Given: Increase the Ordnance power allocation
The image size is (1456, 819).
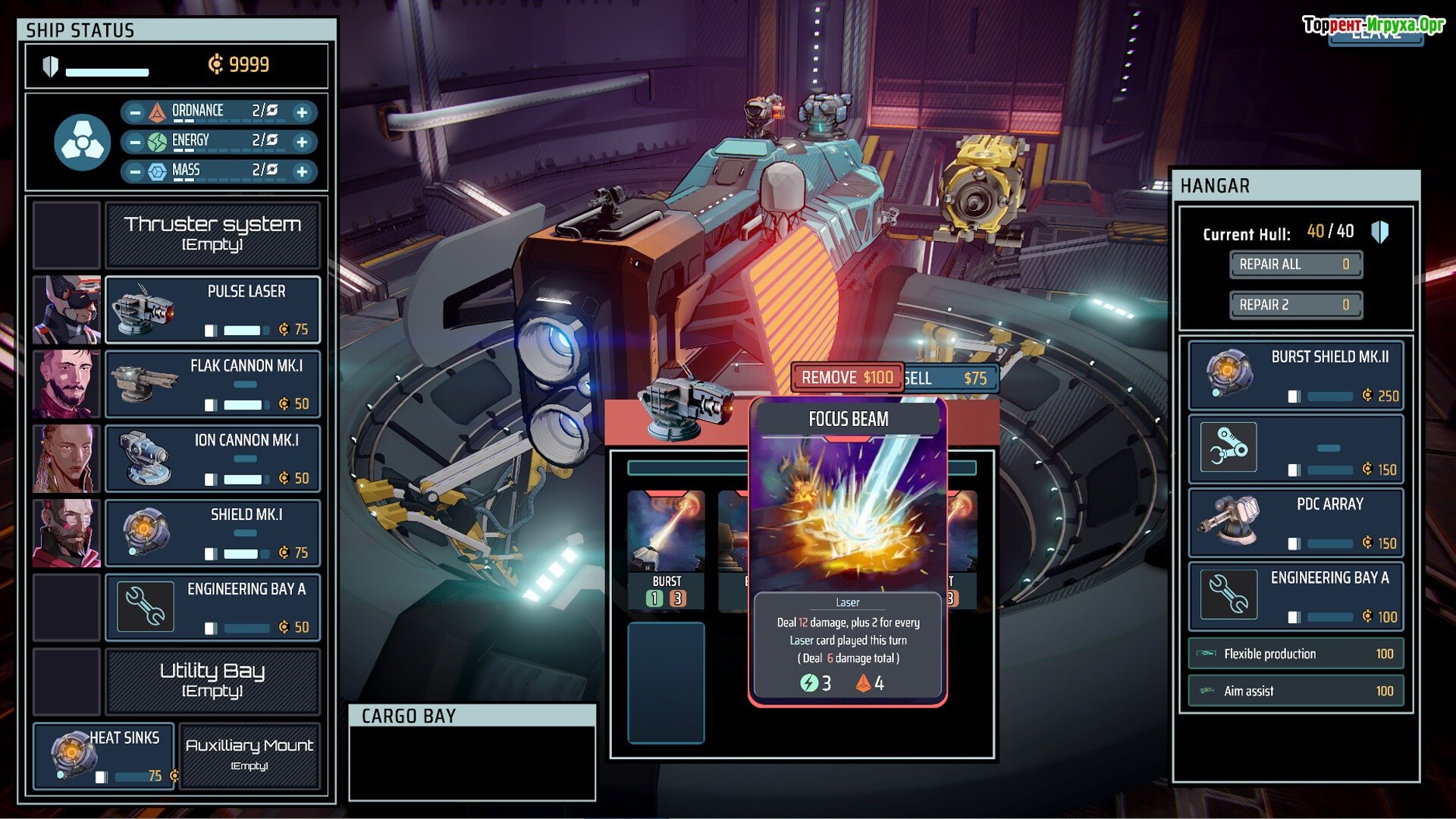Looking at the screenshot, I should pyautogui.click(x=302, y=112).
